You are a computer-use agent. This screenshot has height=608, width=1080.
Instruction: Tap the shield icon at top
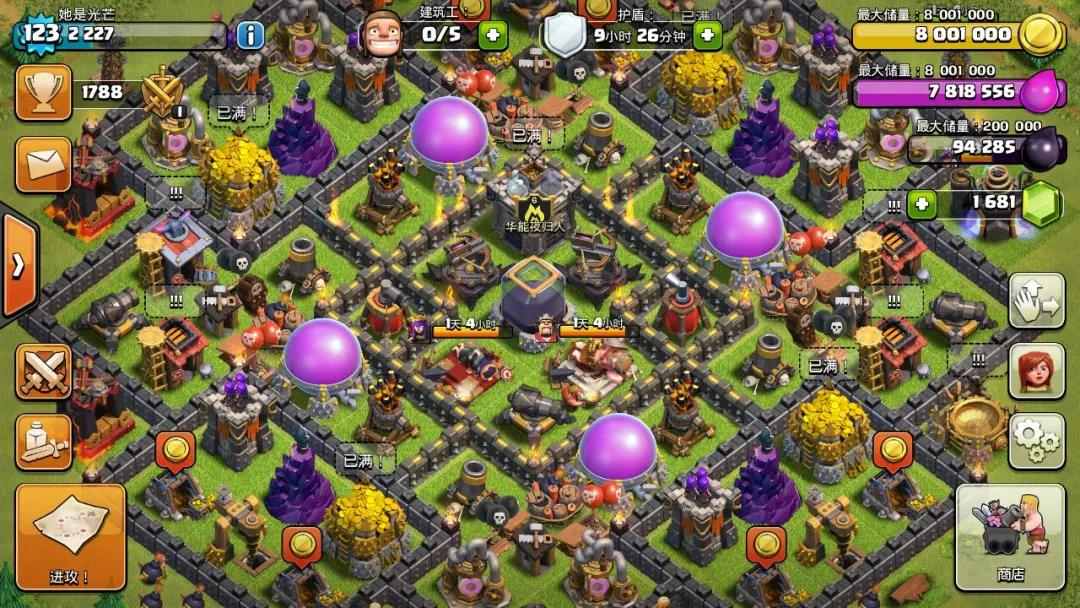coord(564,34)
